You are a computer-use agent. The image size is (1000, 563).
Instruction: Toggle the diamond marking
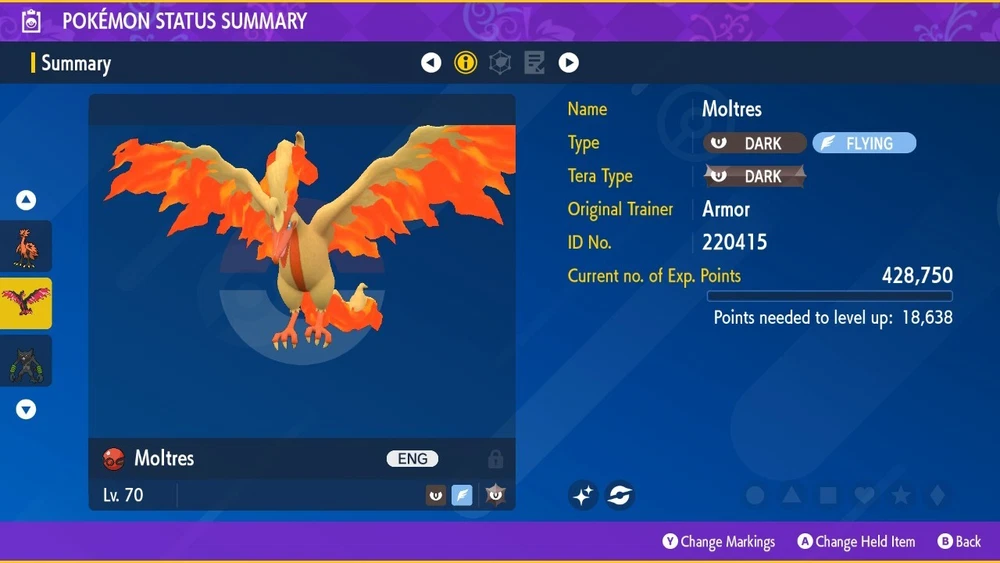pos(936,496)
